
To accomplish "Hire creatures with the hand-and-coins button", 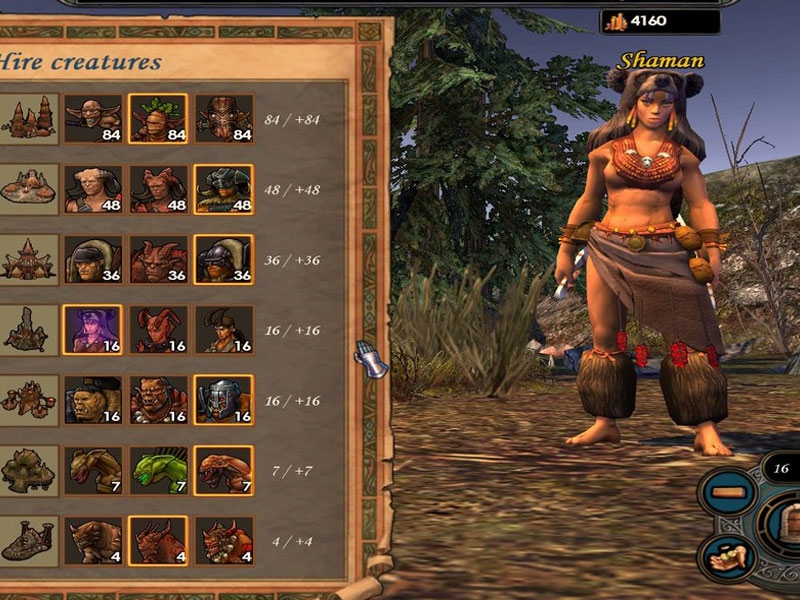I will coord(728,556).
